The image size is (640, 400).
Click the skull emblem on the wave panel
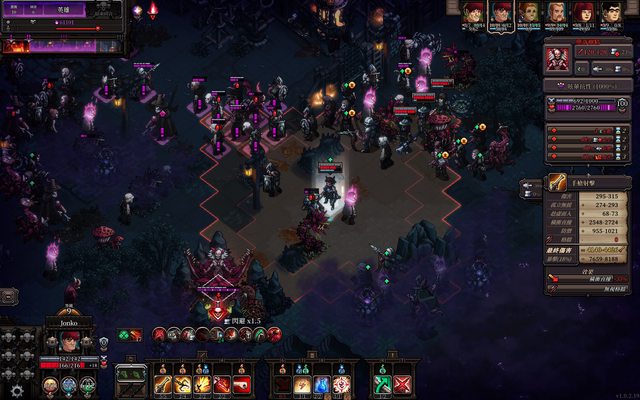pos(105,12)
